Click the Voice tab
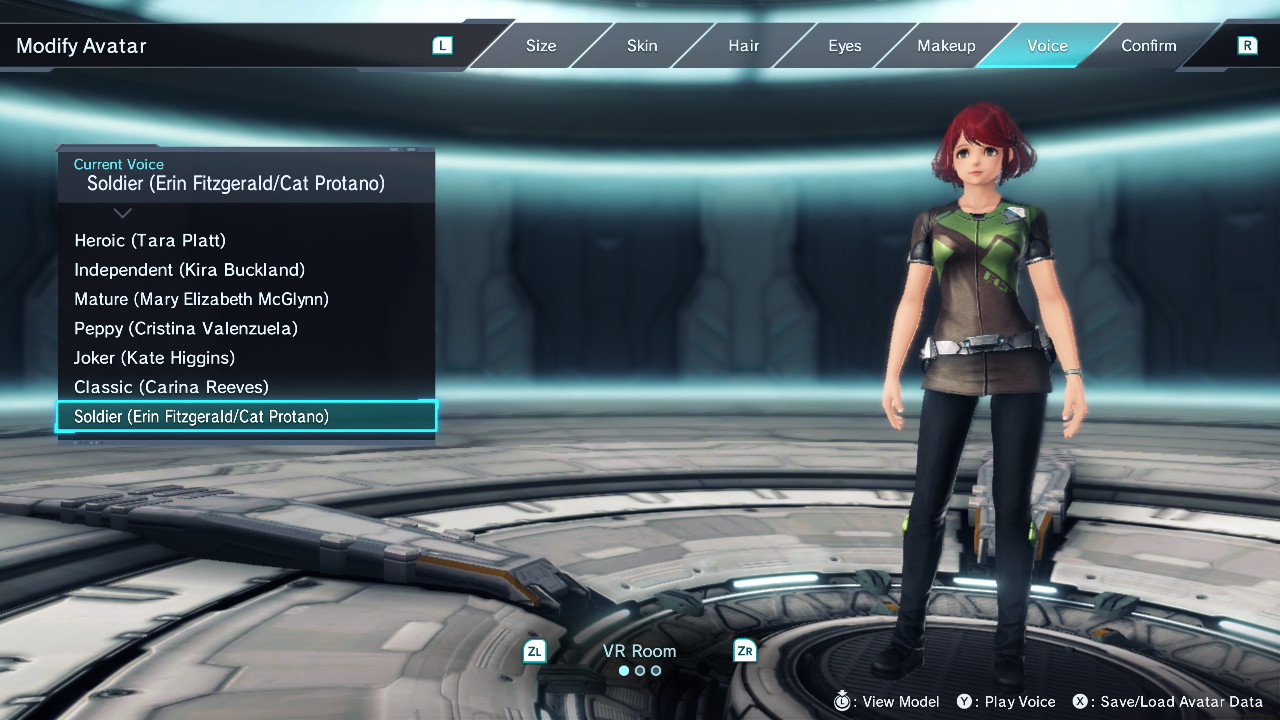This screenshot has height=720, width=1280. [x=1047, y=46]
